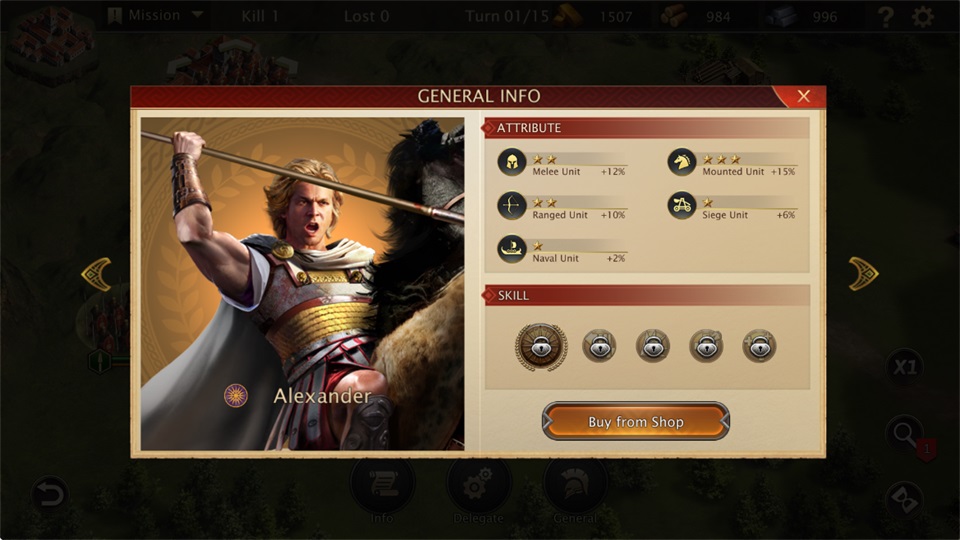Open the help question mark
The image size is (960, 540).
pos(885,17)
